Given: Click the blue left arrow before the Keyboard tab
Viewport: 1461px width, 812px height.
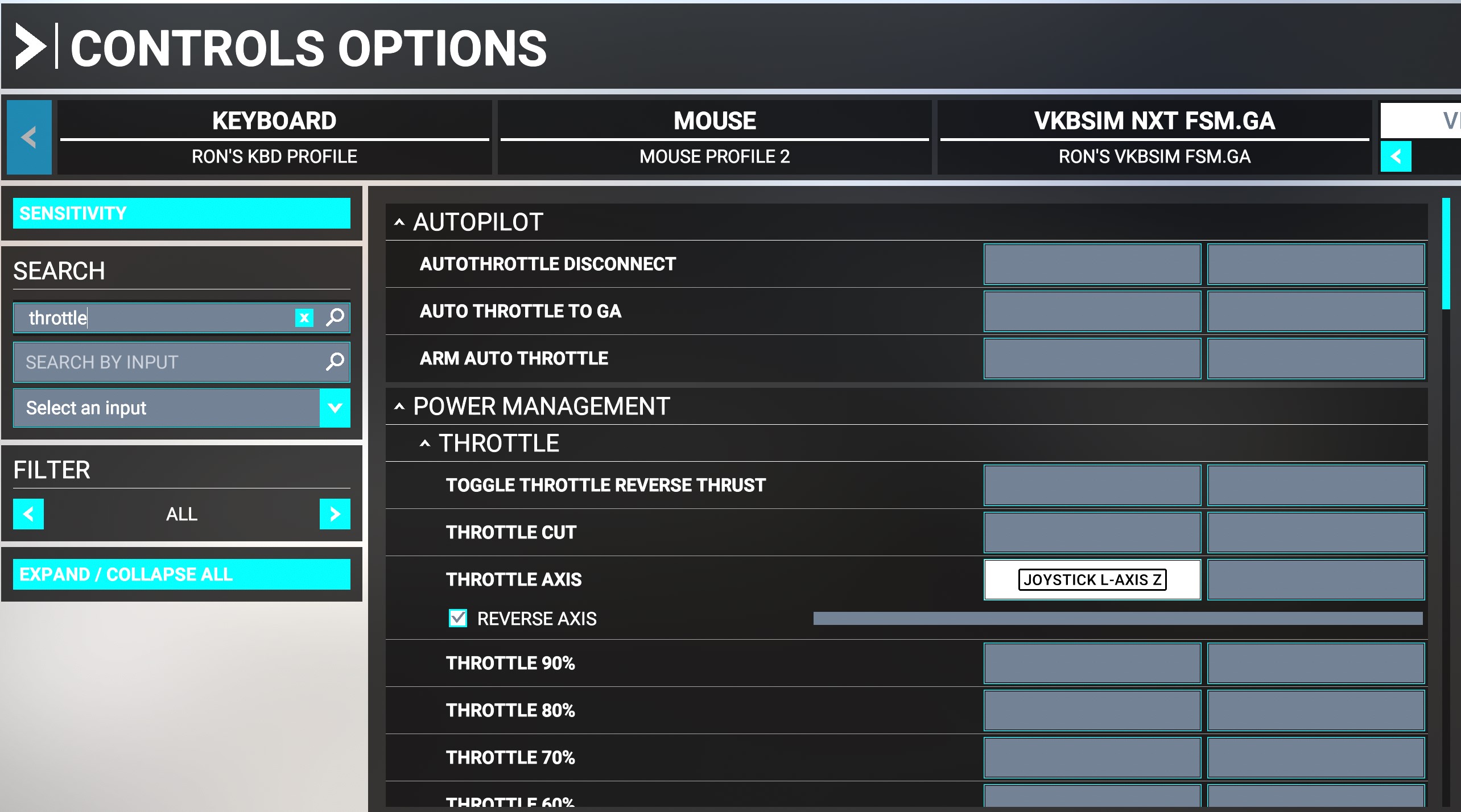Looking at the screenshot, I should click(29, 137).
